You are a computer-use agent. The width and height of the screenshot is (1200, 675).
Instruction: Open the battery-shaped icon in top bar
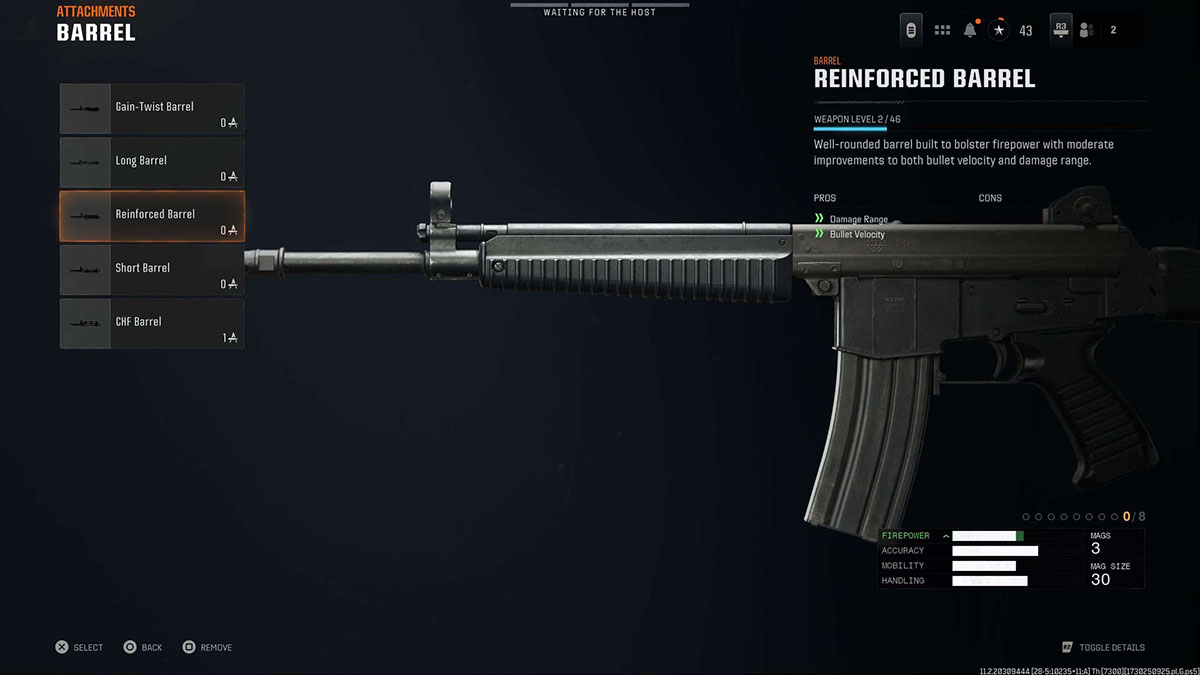pyautogui.click(x=911, y=30)
